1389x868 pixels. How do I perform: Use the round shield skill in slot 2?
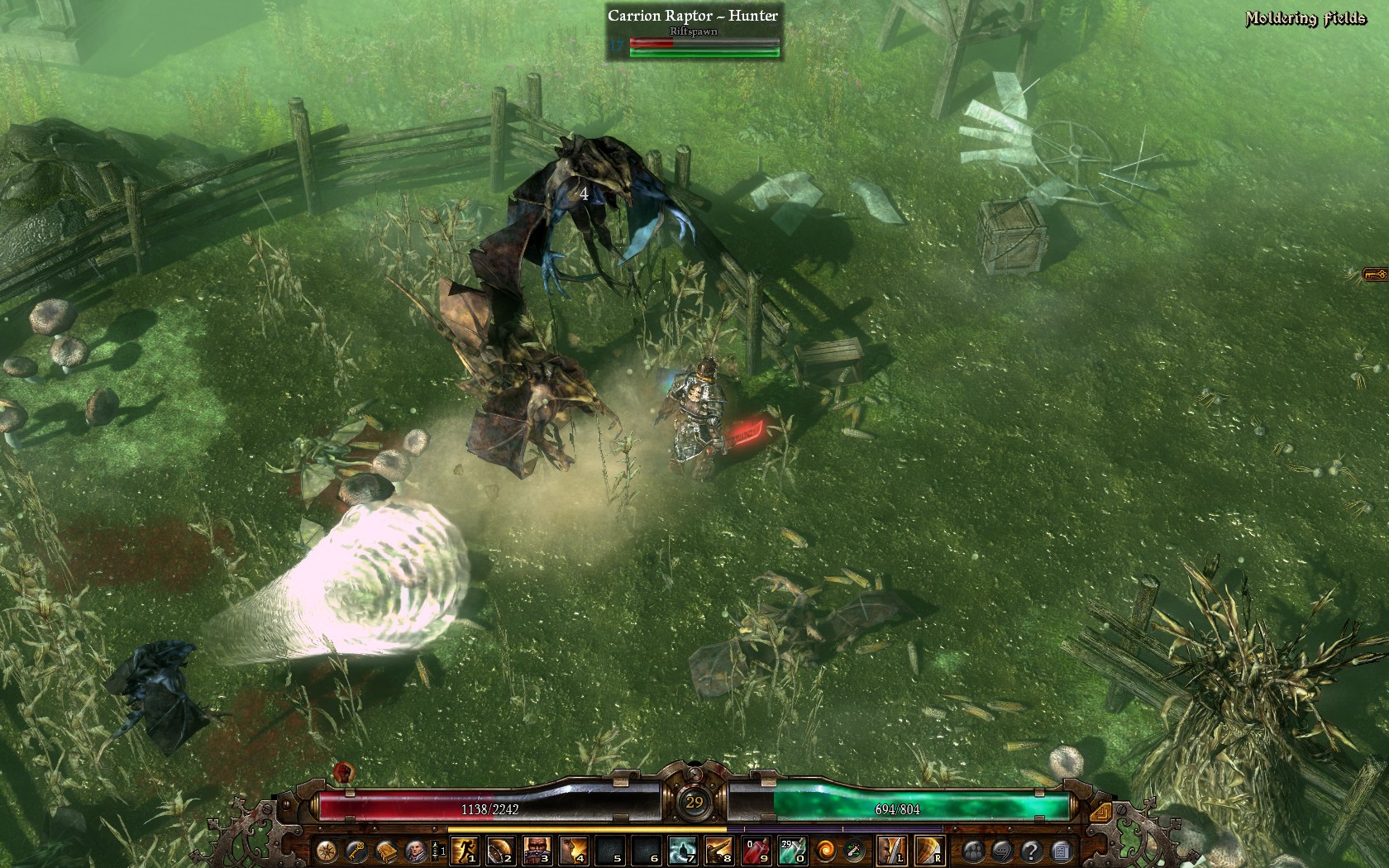pyautogui.click(x=501, y=850)
